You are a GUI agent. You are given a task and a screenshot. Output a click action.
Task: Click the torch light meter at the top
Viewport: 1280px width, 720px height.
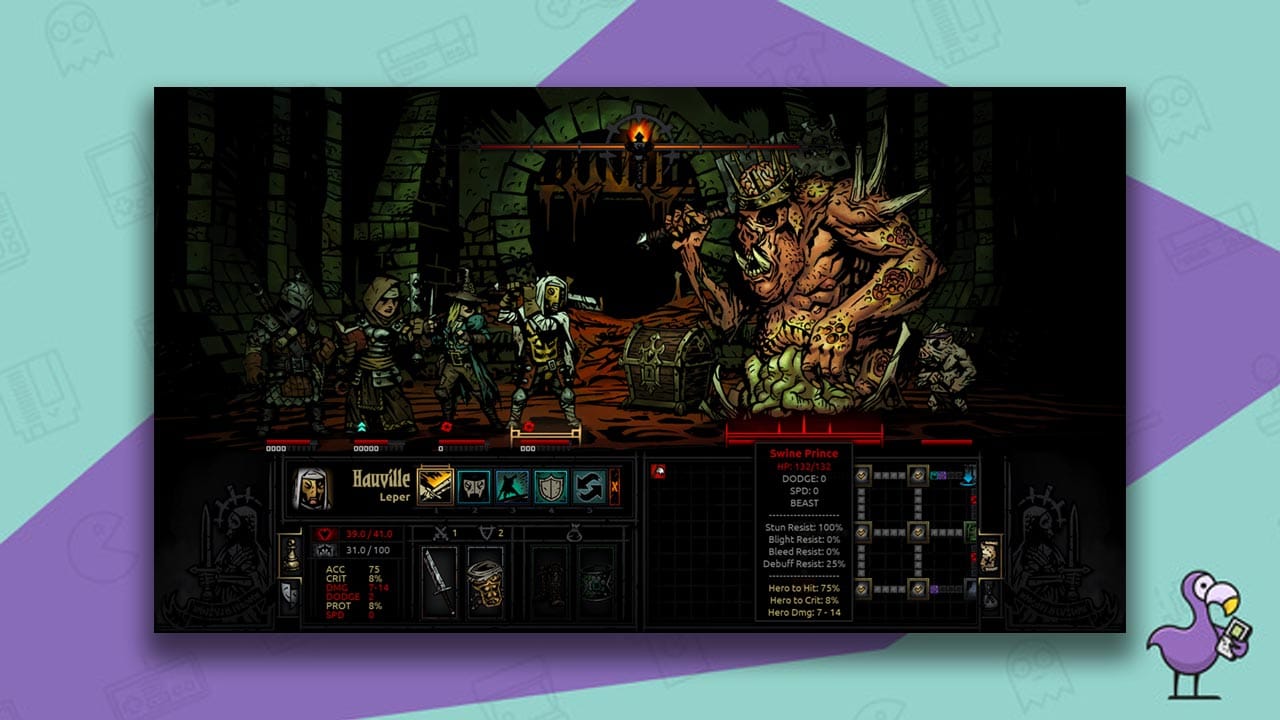[x=640, y=145]
